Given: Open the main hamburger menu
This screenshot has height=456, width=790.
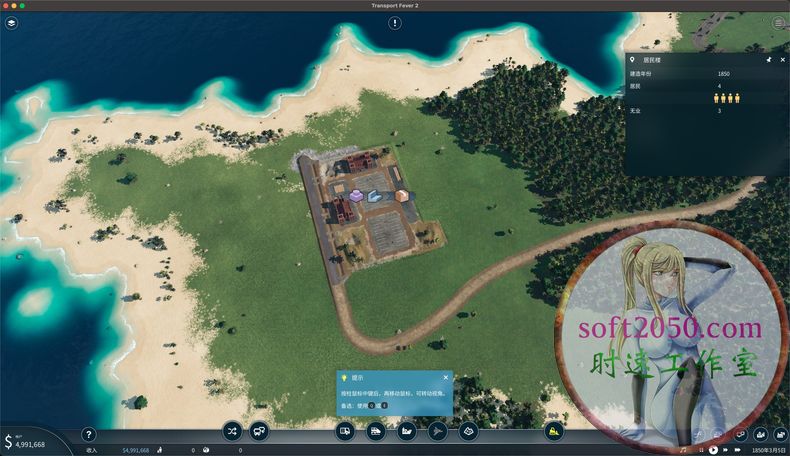Looking at the screenshot, I should coord(779,22).
